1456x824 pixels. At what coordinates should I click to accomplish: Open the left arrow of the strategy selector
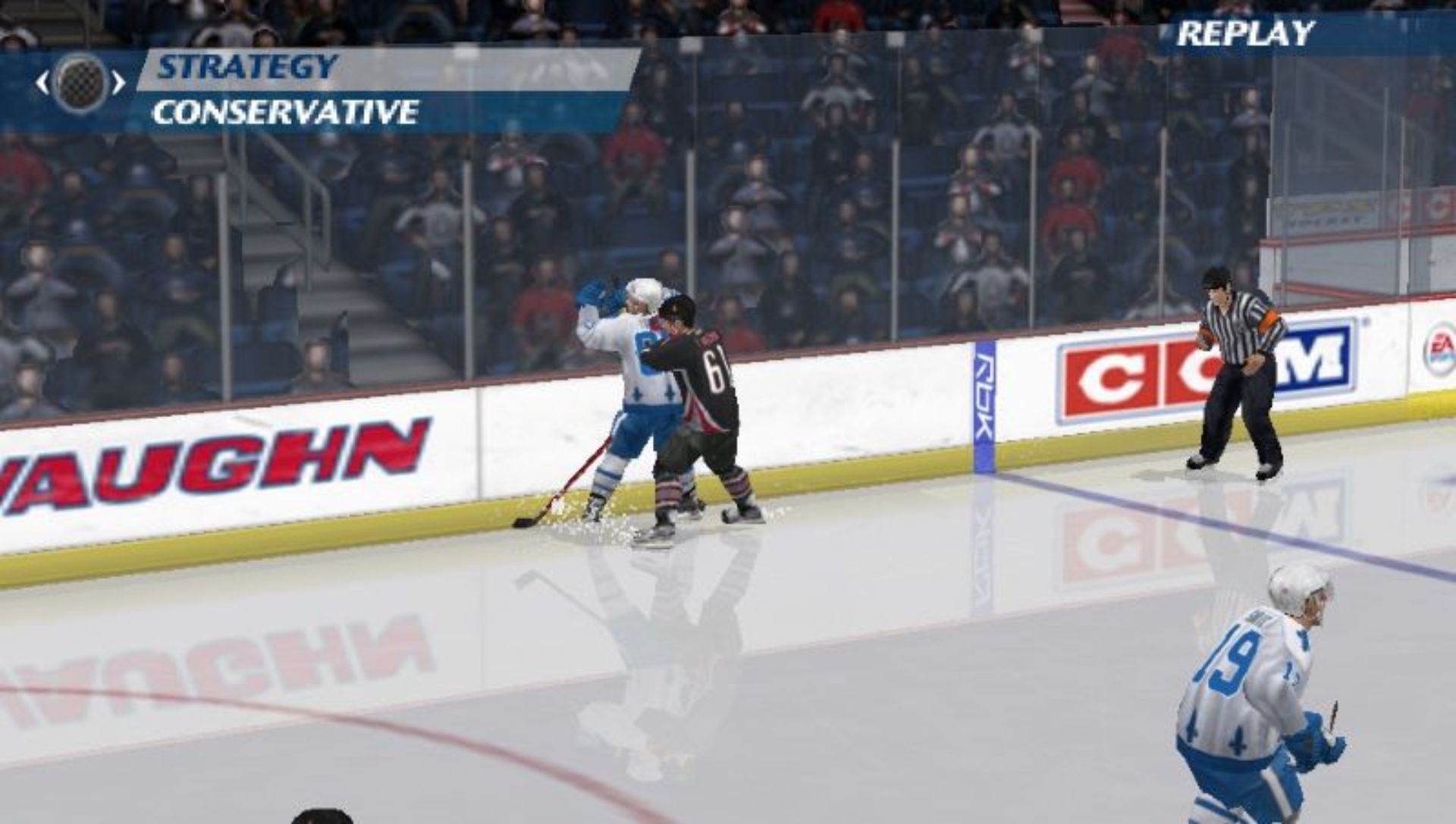(42, 81)
